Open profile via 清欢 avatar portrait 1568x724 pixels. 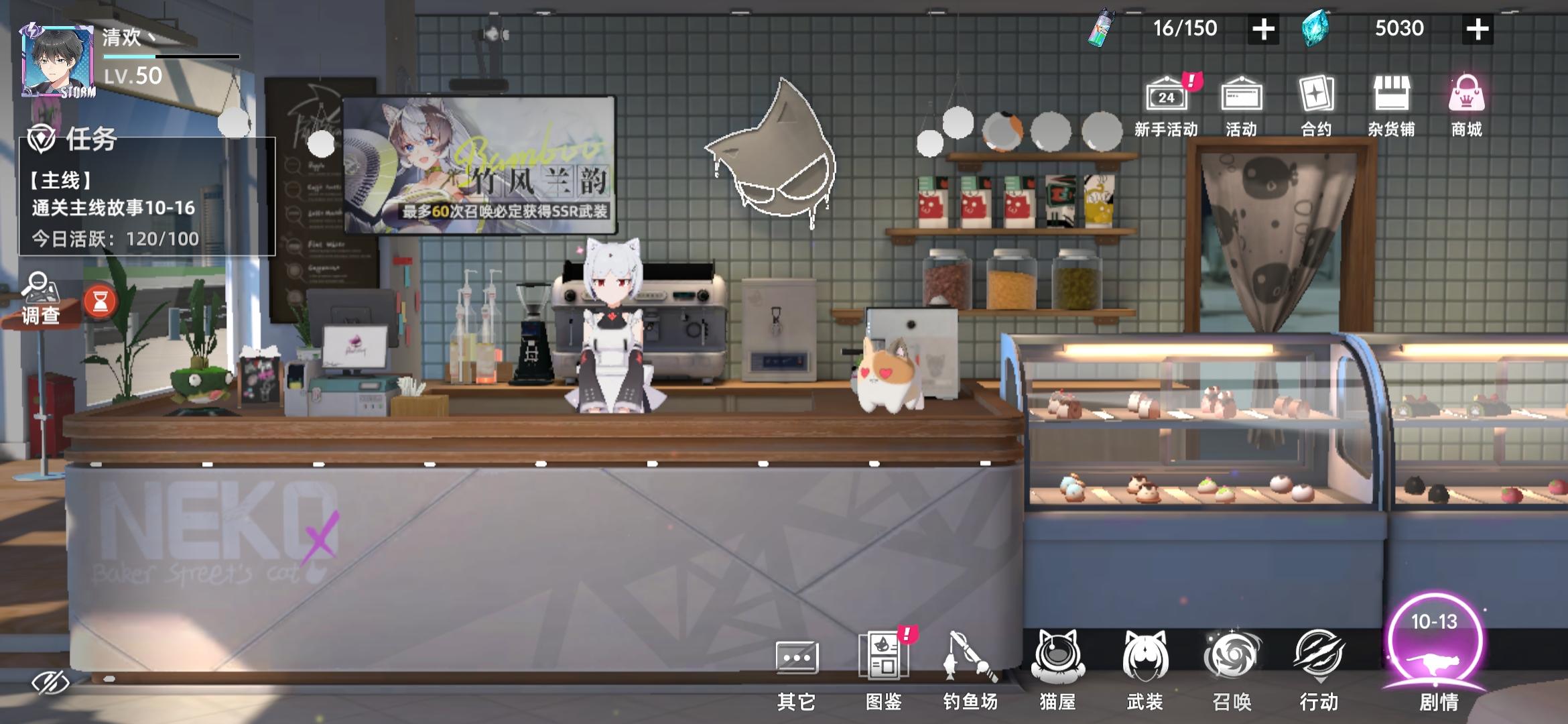coord(57,64)
